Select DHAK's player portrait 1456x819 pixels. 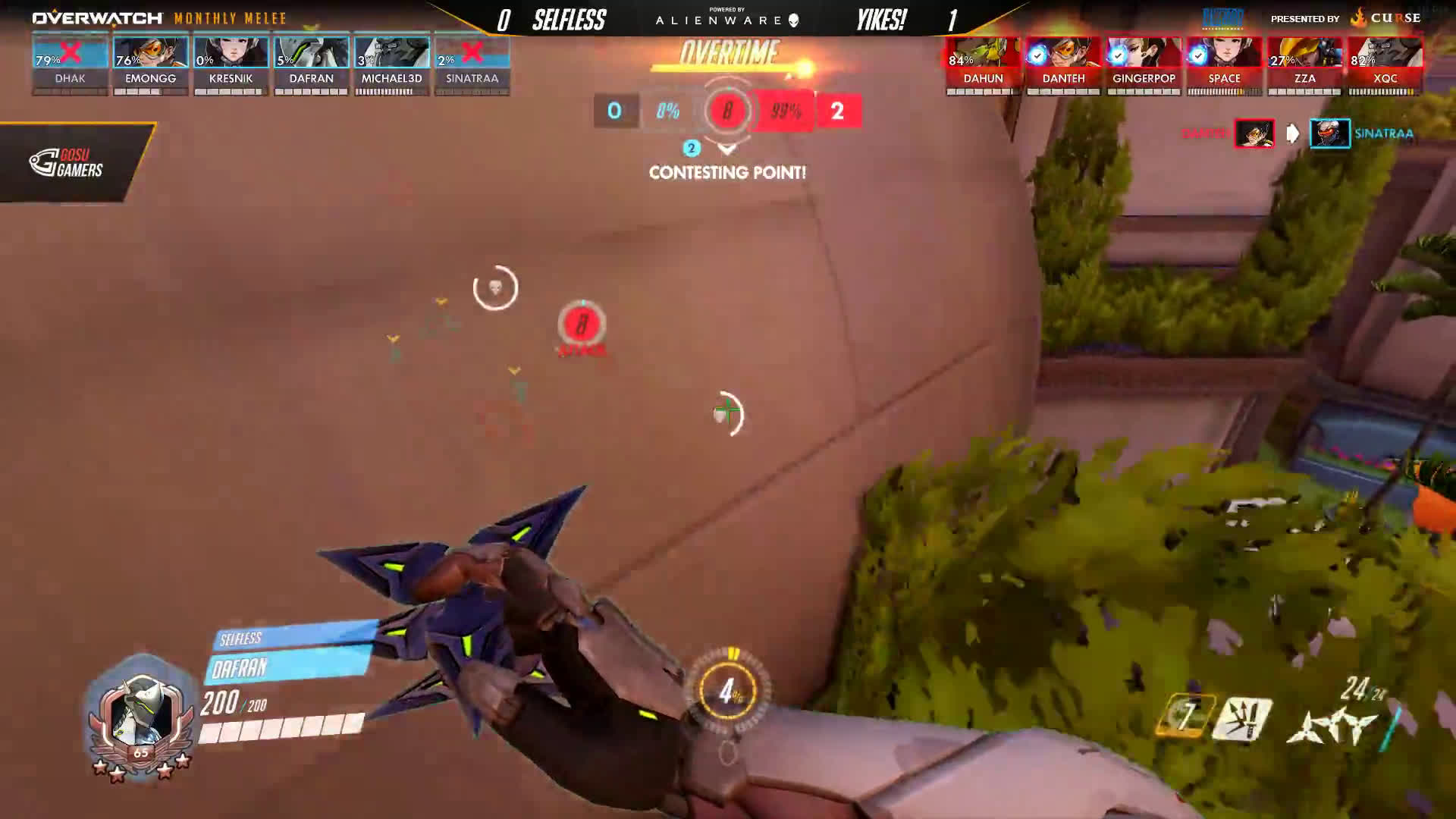[70, 54]
